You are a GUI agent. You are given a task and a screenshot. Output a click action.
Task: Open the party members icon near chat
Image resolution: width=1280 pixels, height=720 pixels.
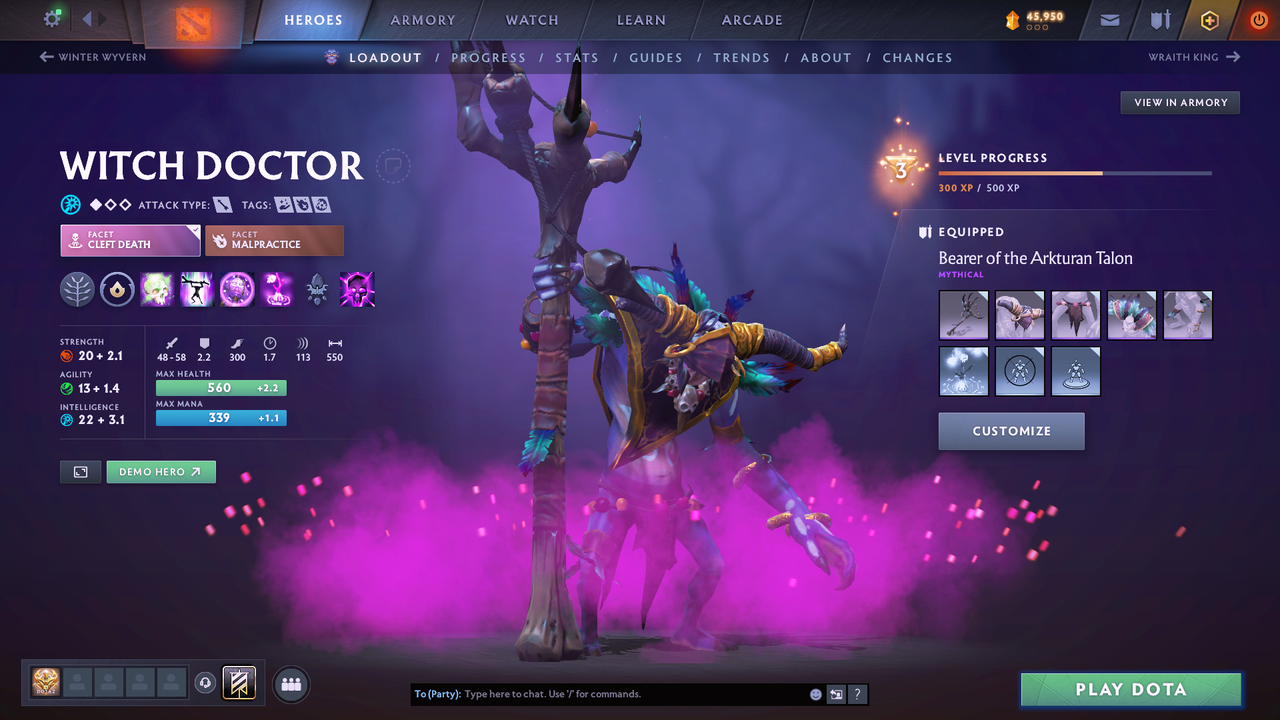tap(289, 683)
